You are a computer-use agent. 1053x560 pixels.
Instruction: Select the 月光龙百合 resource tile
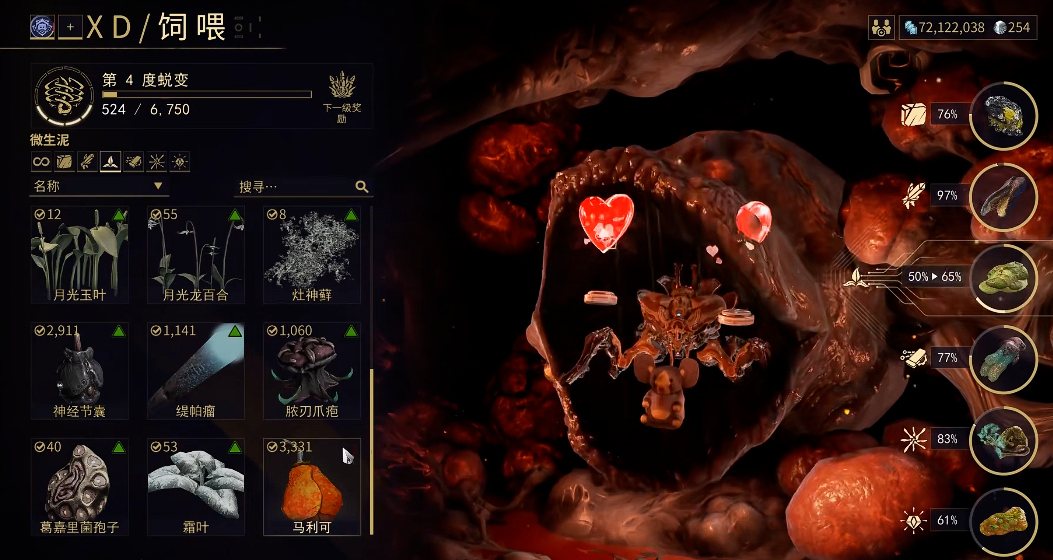(x=196, y=254)
